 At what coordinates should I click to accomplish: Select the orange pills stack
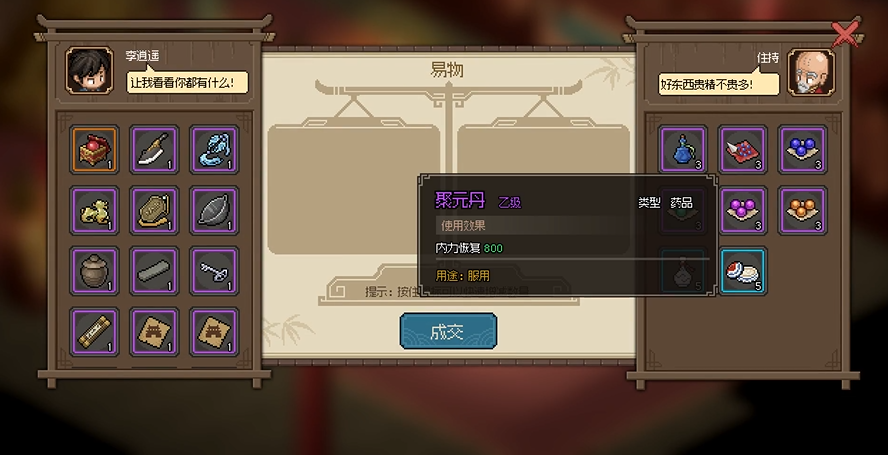803,210
